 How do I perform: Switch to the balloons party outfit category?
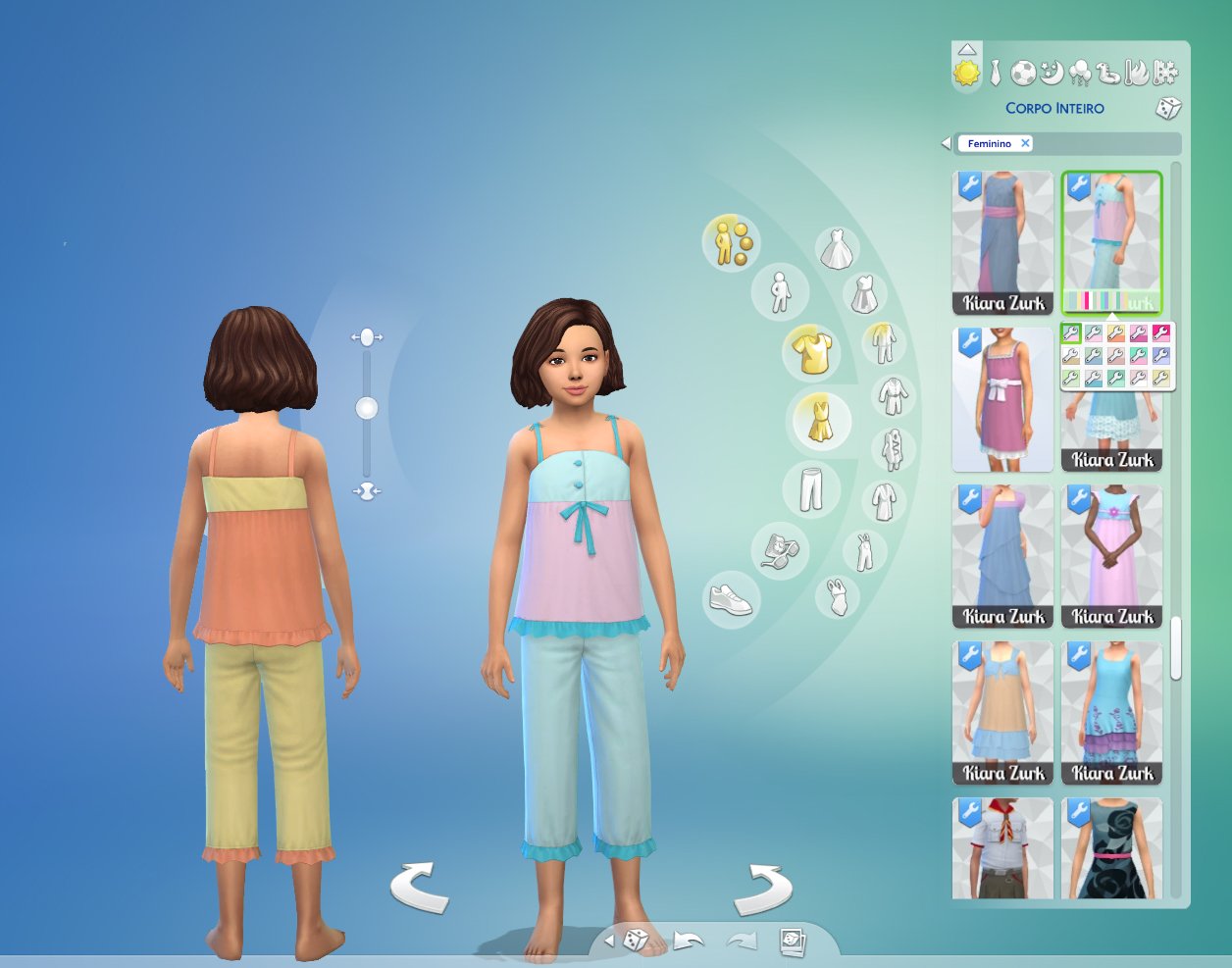tap(1080, 73)
